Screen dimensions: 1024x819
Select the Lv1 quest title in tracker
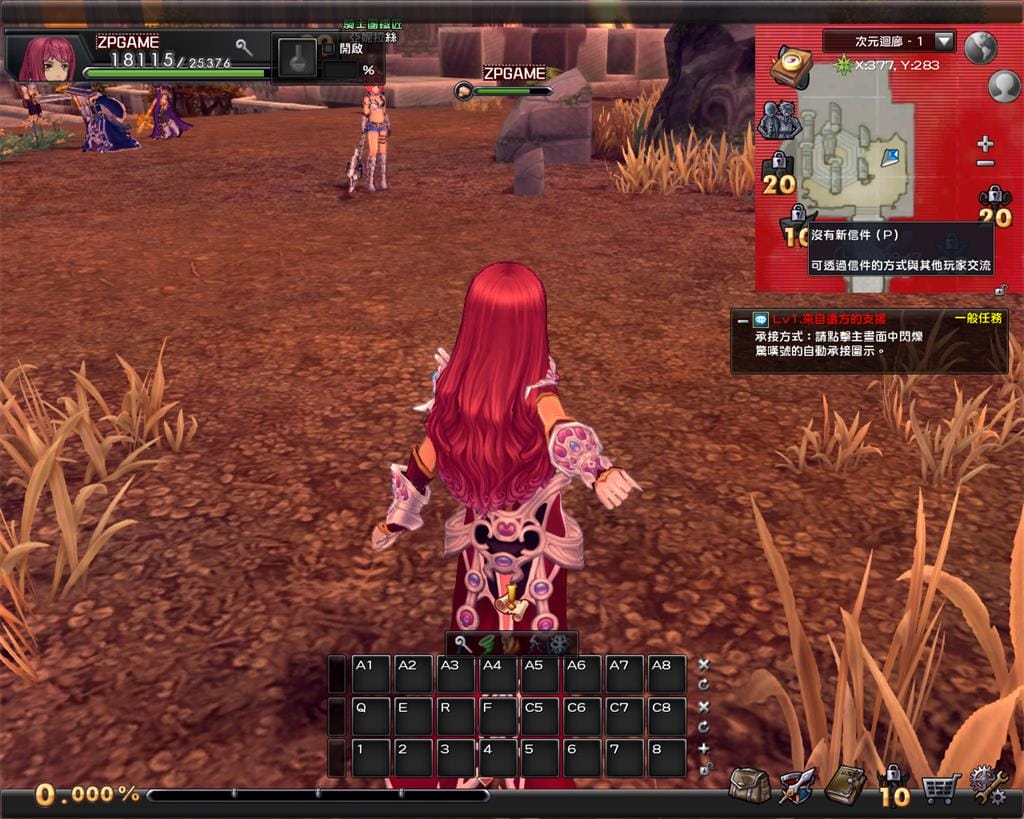tap(828, 319)
